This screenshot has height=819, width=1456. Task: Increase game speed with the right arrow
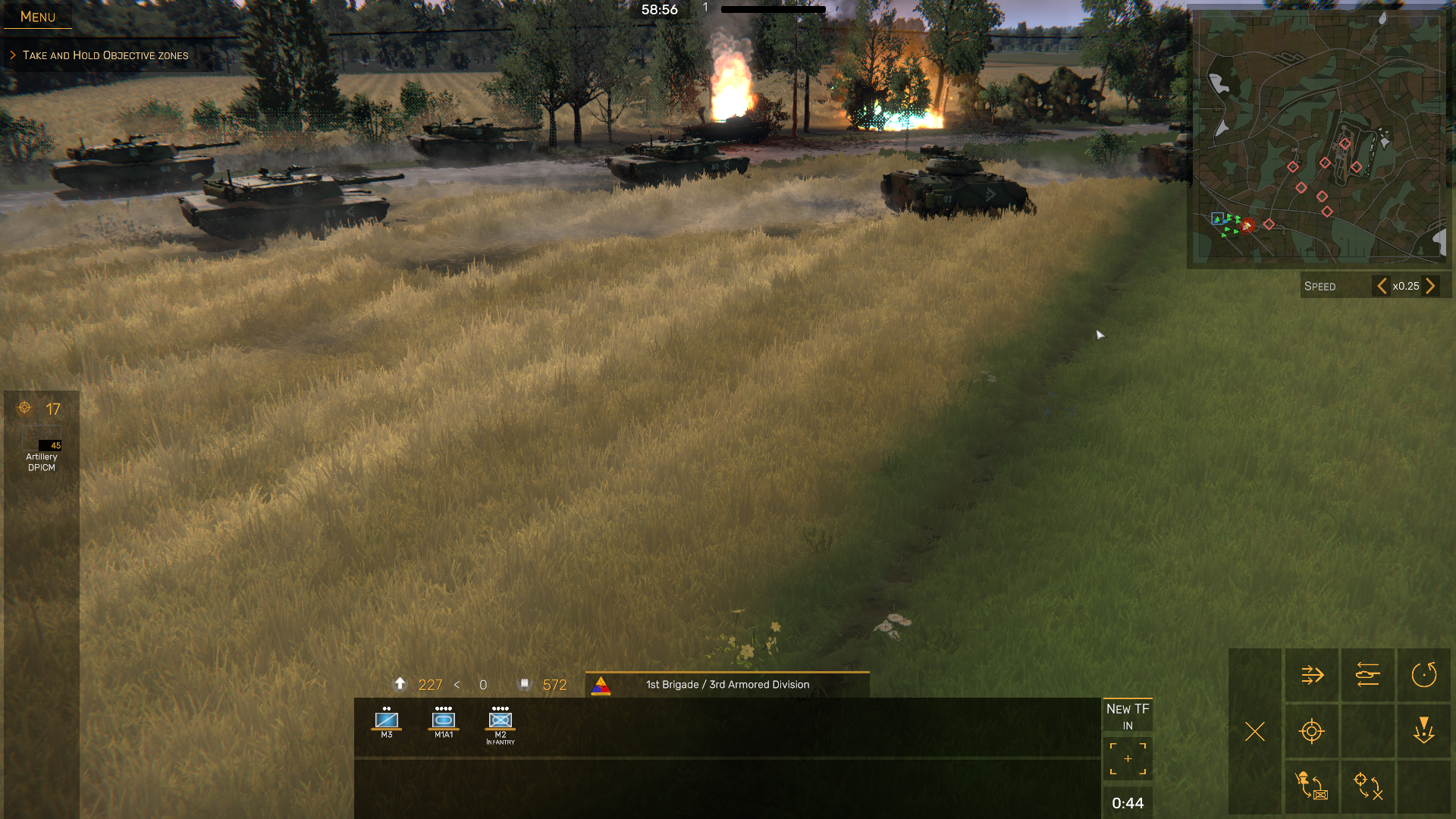(1430, 286)
